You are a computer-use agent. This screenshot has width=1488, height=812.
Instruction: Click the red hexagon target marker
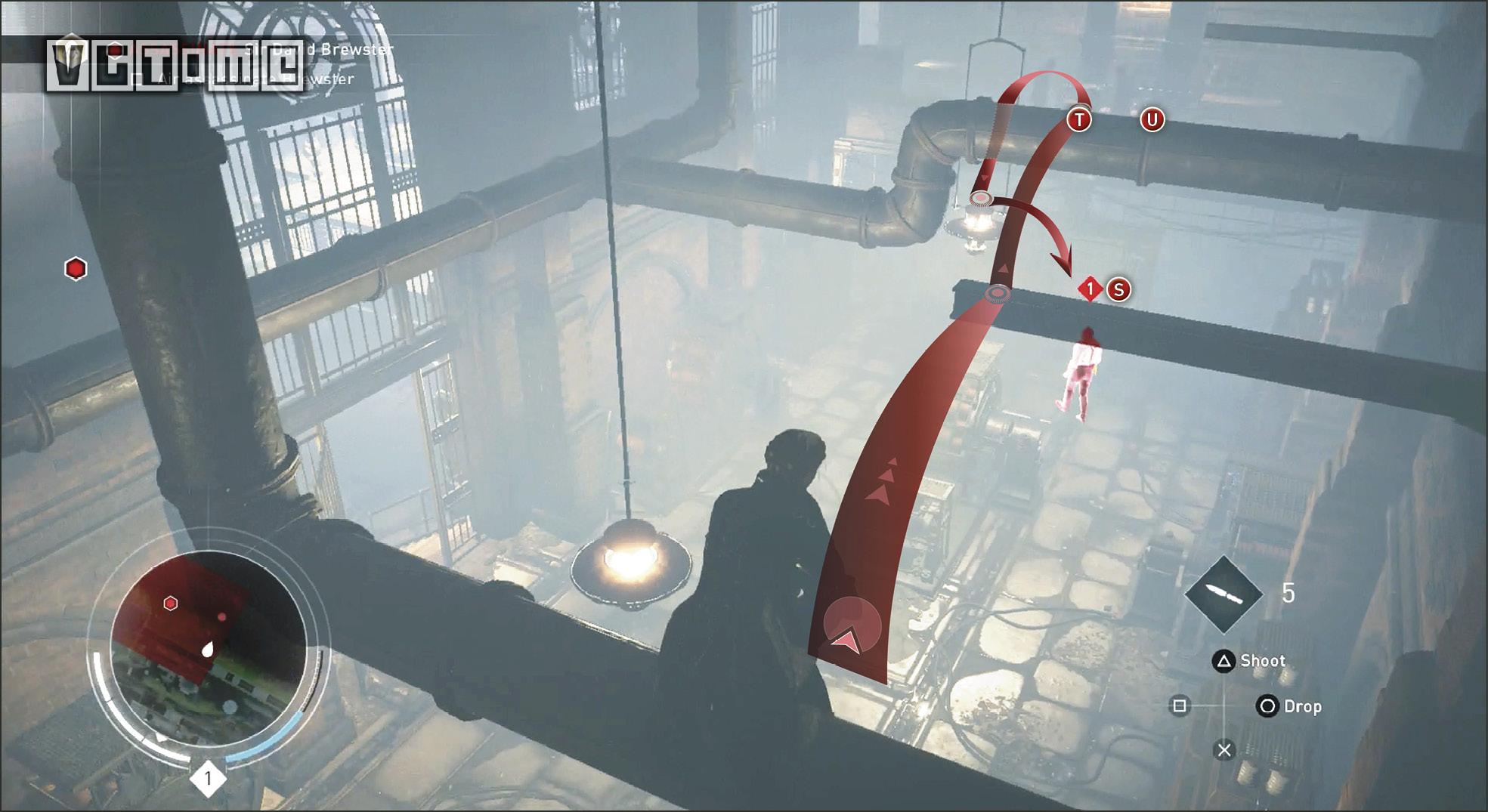[x=76, y=269]
